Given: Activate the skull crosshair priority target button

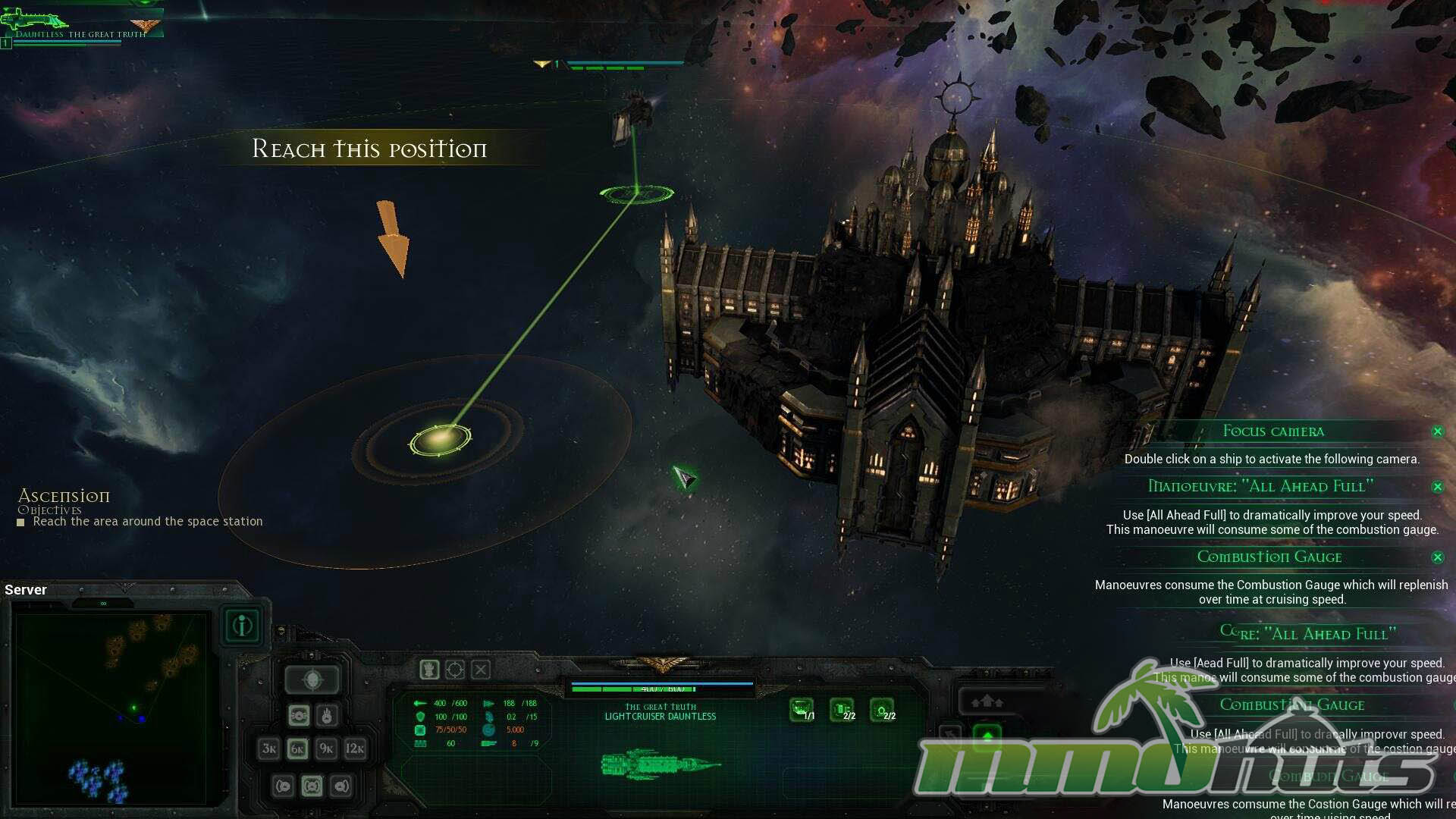Looking at the screenshot, I should pos(313,679).
